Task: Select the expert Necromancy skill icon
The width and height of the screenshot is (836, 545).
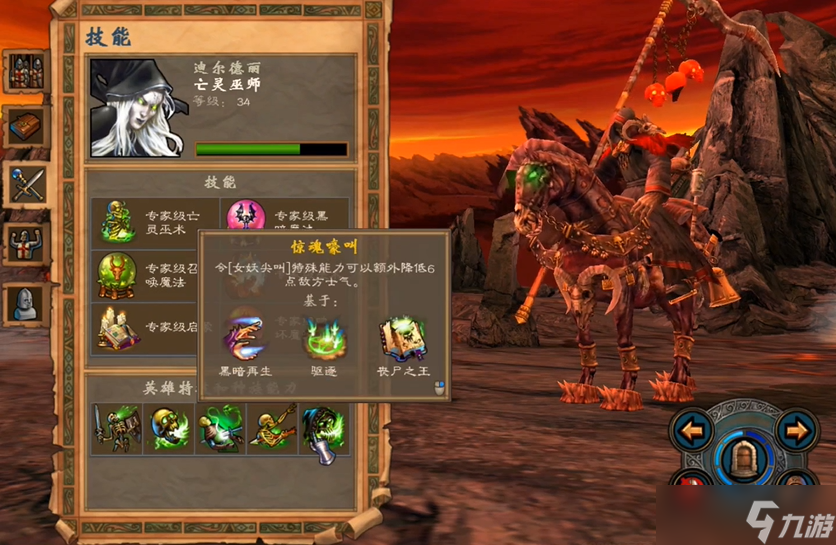Action: coord(119,220)
